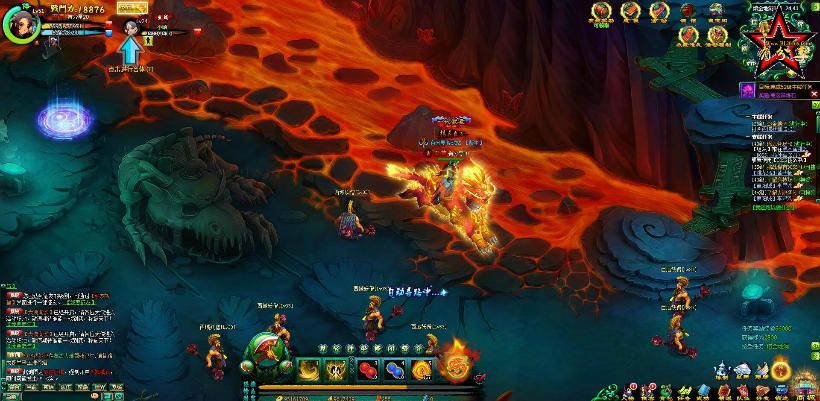
Task: Open the red flag icon below event icons
Action: pyautogui.click(x=689, y=39)
